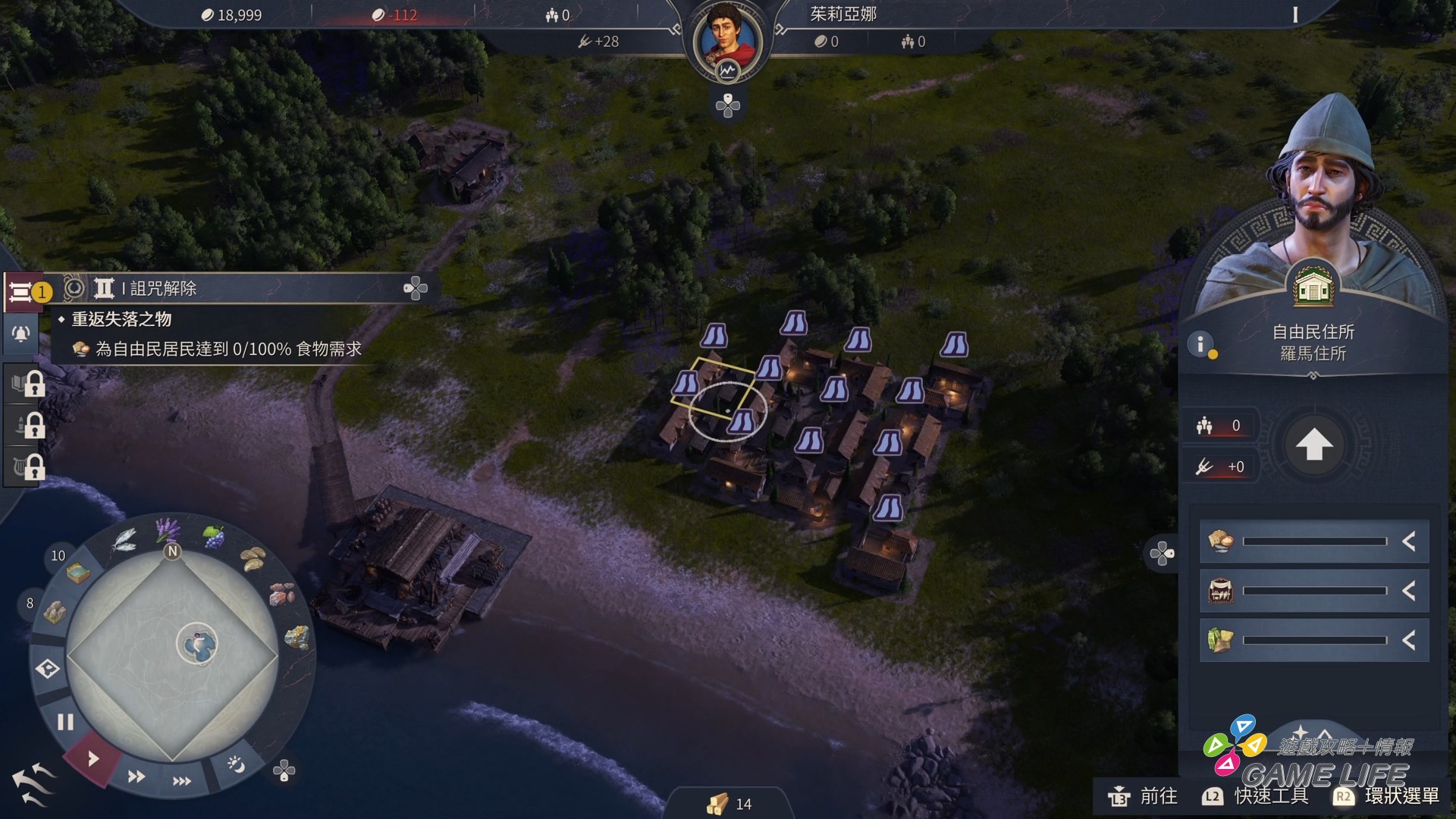
Task: Toggle the day-night cycle button
Action: pos(236,764)
